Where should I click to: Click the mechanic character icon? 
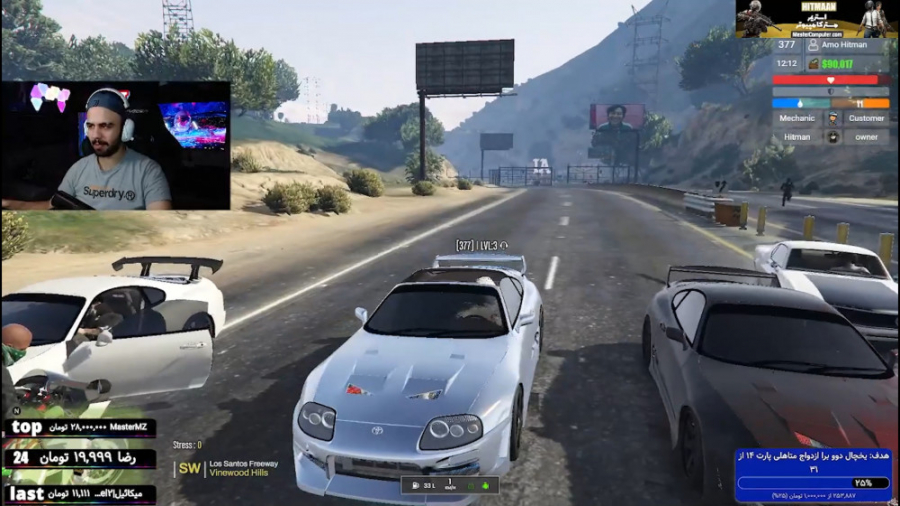pyautogui.click(x=832, y=118)
